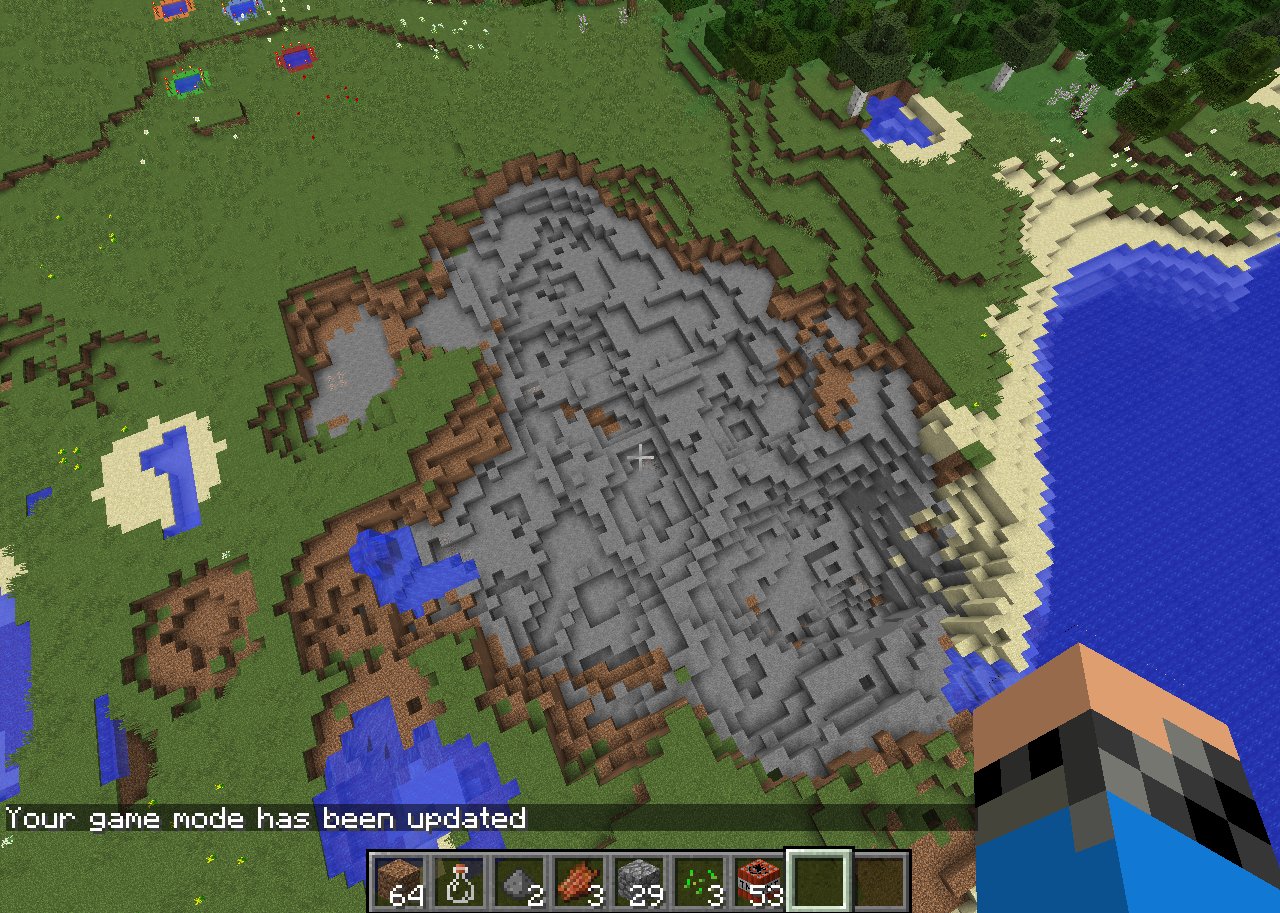Select the glass bottle hotbar slot
Screen dimensions: 1280x913
tap(459, 881)
